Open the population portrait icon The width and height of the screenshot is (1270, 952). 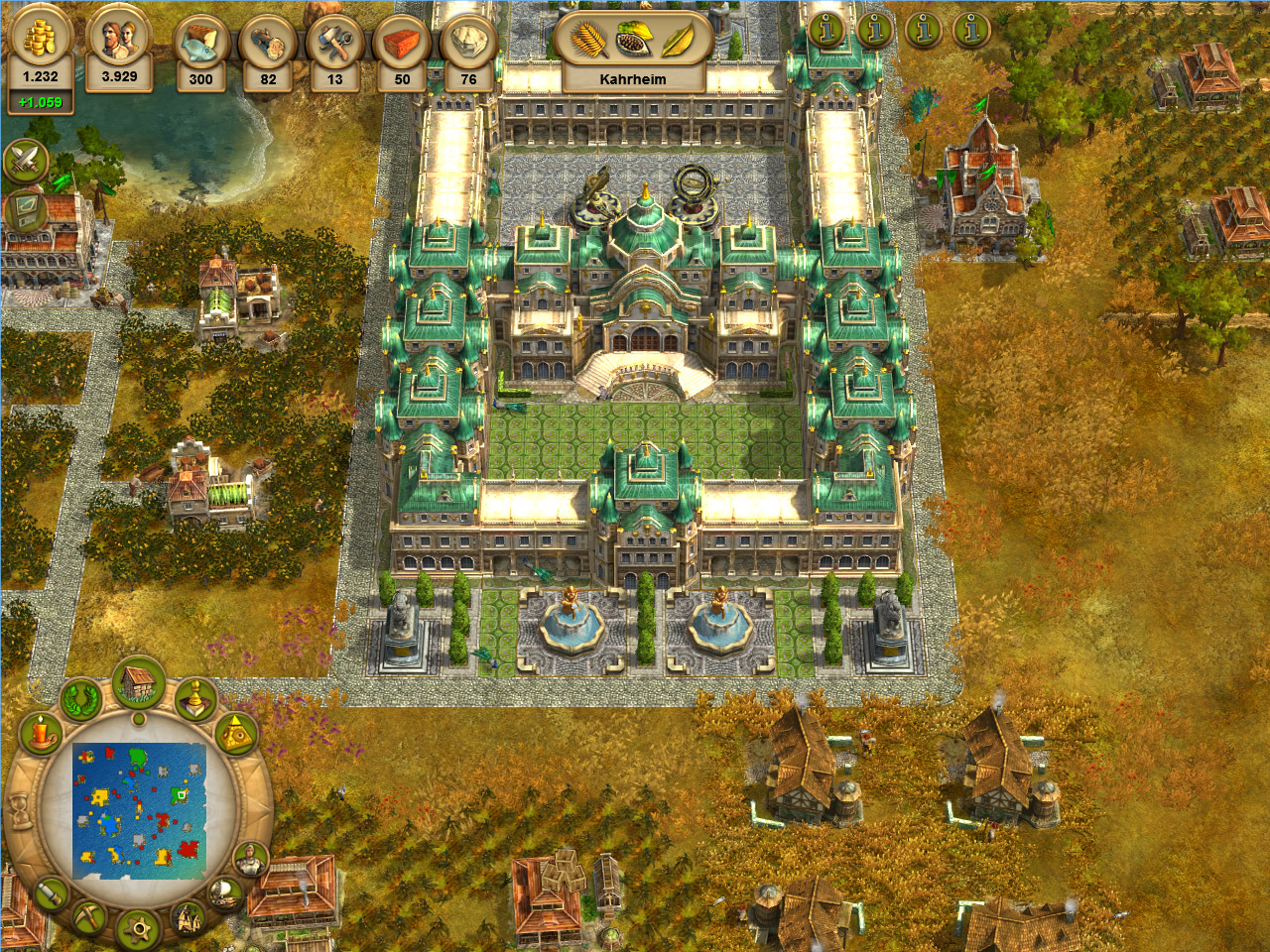click(119, 40)
